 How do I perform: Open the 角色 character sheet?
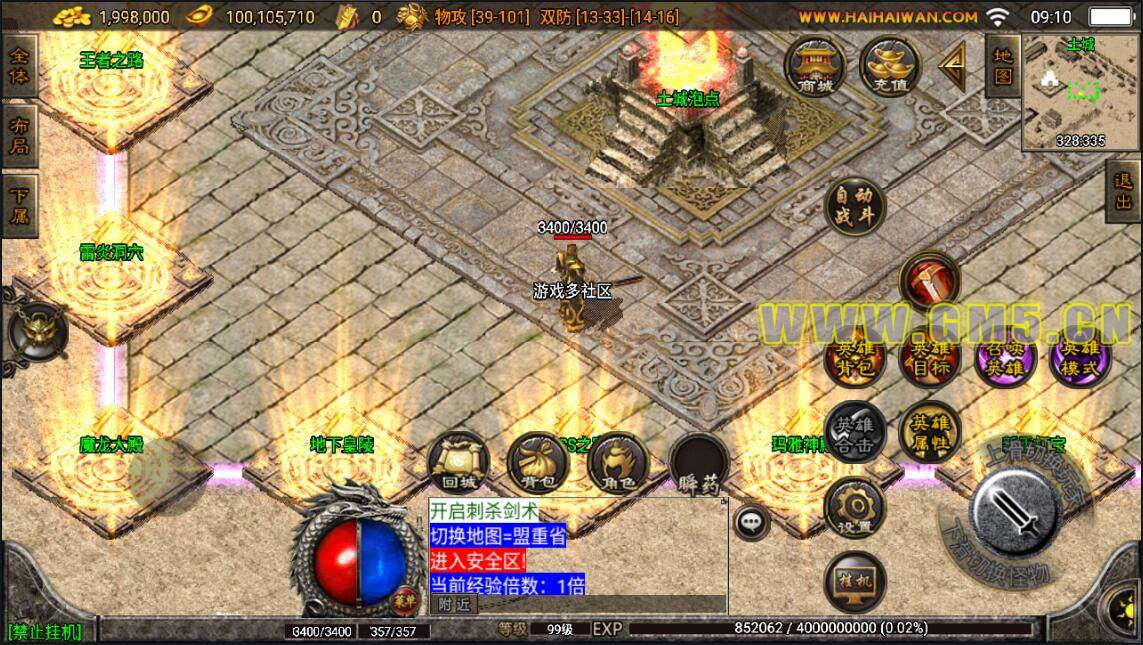tap(617, 463)
